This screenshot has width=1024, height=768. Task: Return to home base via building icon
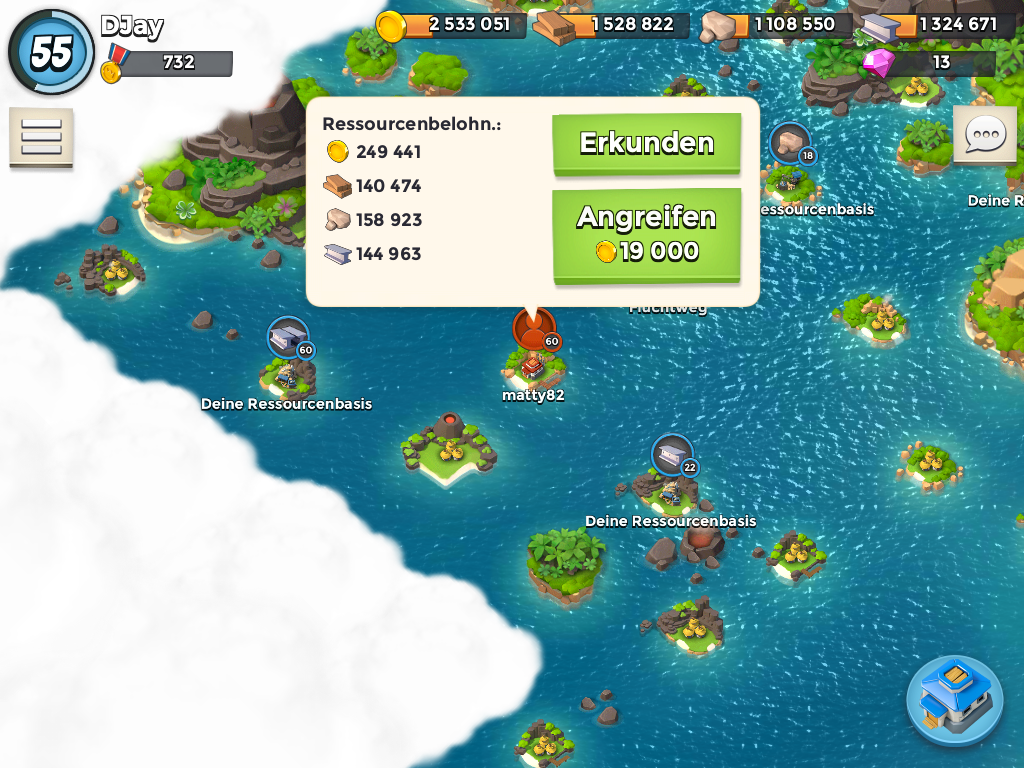(x=955, y=699)
